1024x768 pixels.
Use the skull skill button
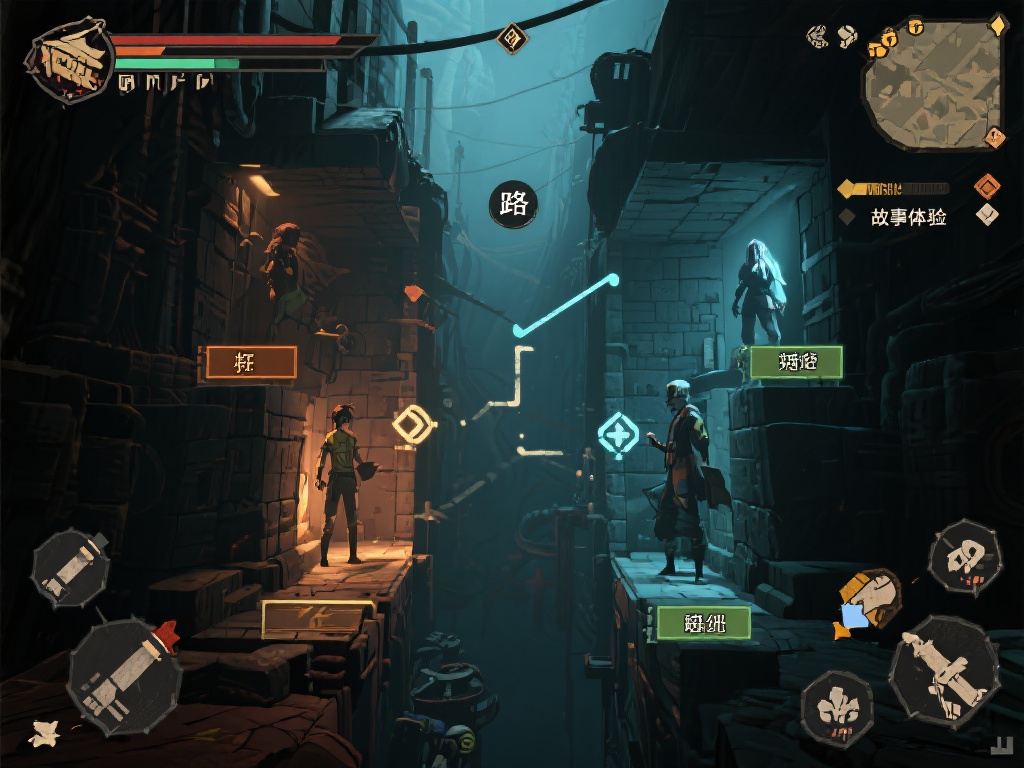[964, 557]
